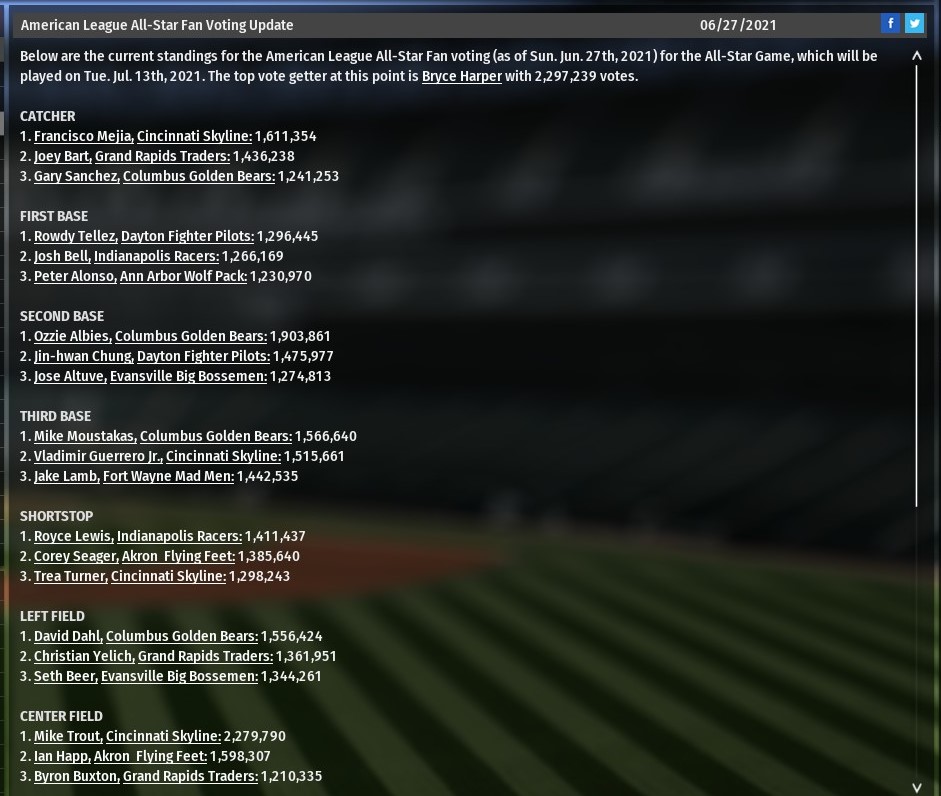Viewport: 941px width, 796px height.
Task: View Mike Trout's player profile
Action: (x=67, y=736)
